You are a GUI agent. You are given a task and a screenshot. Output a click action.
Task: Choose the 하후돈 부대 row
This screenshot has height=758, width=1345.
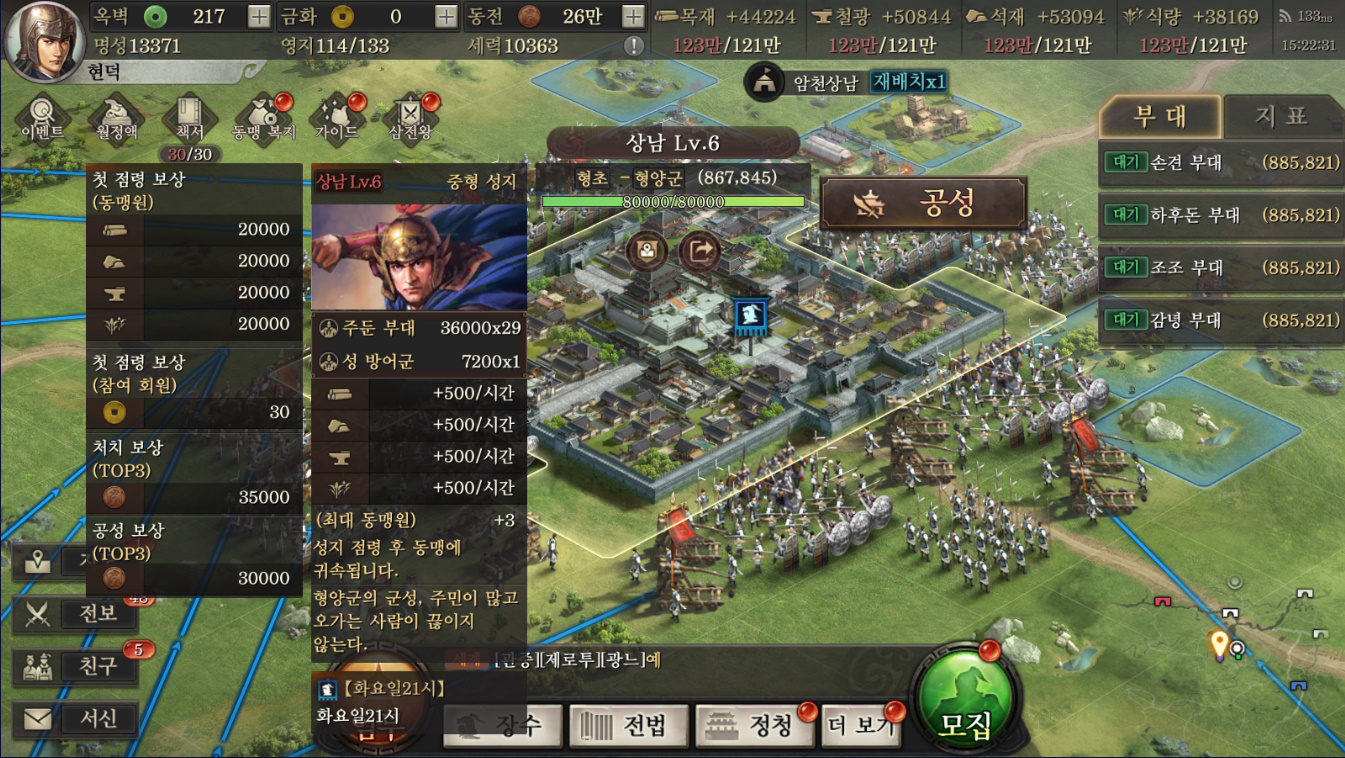1220,215
